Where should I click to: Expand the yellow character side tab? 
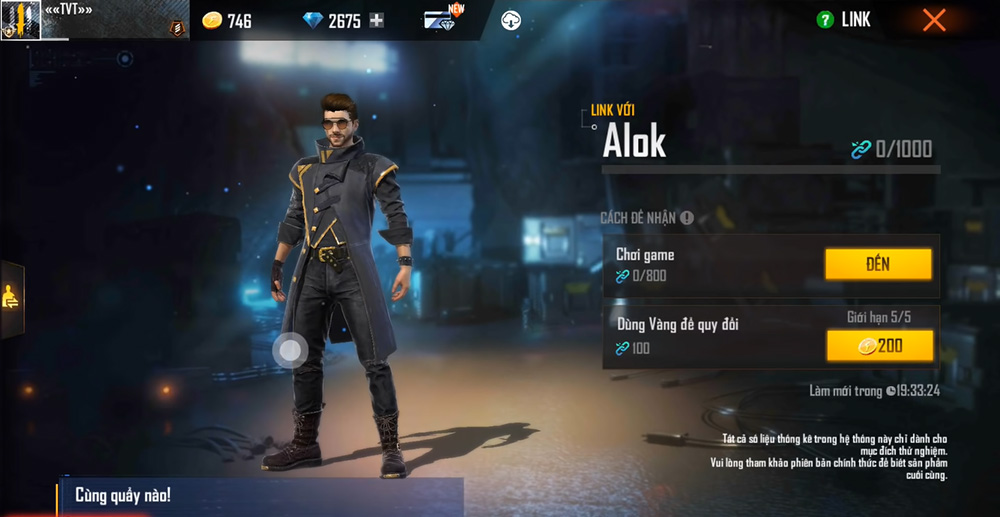click(11, 297)
